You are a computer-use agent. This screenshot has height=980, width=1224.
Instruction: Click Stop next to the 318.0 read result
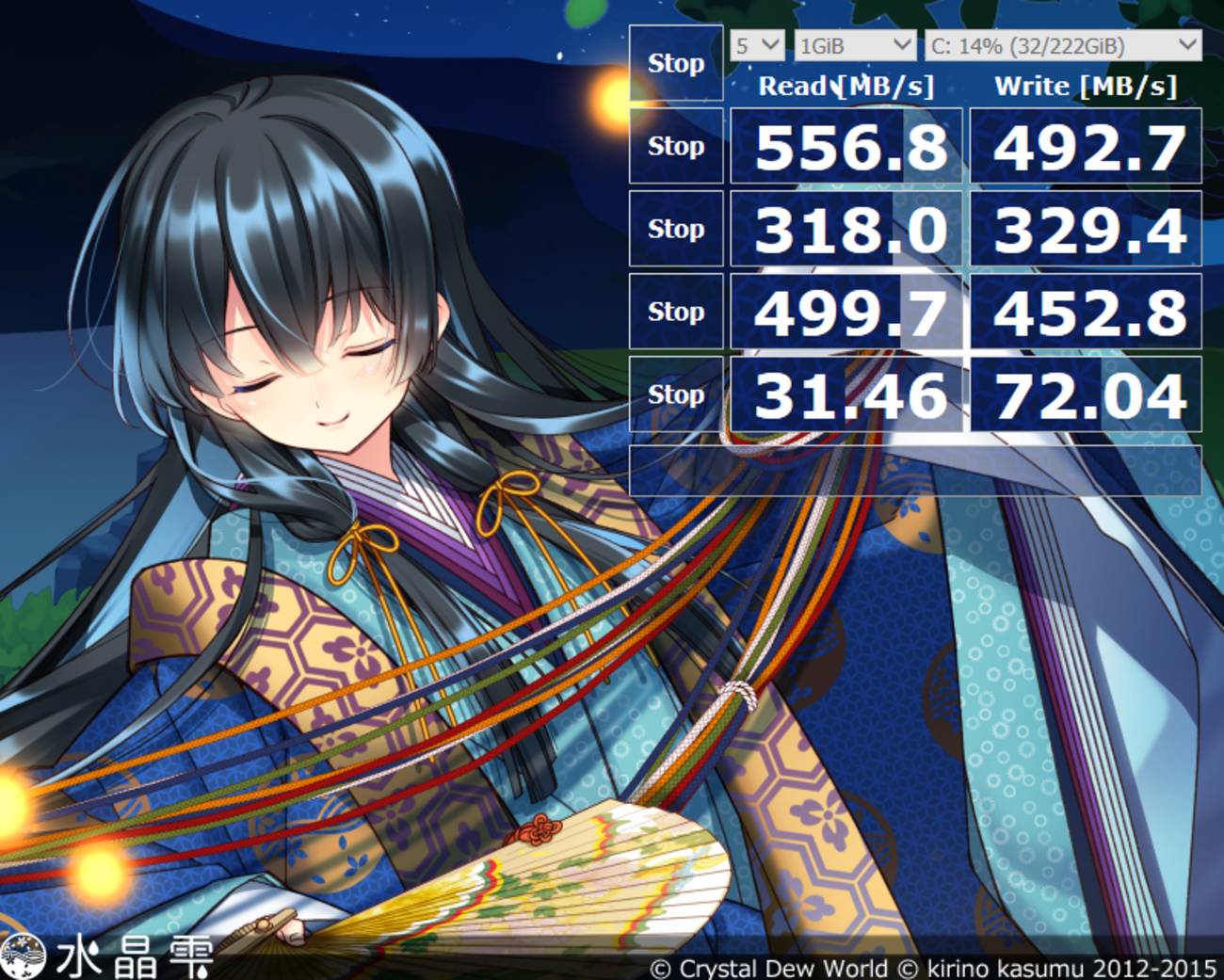[x=676, y=229]
